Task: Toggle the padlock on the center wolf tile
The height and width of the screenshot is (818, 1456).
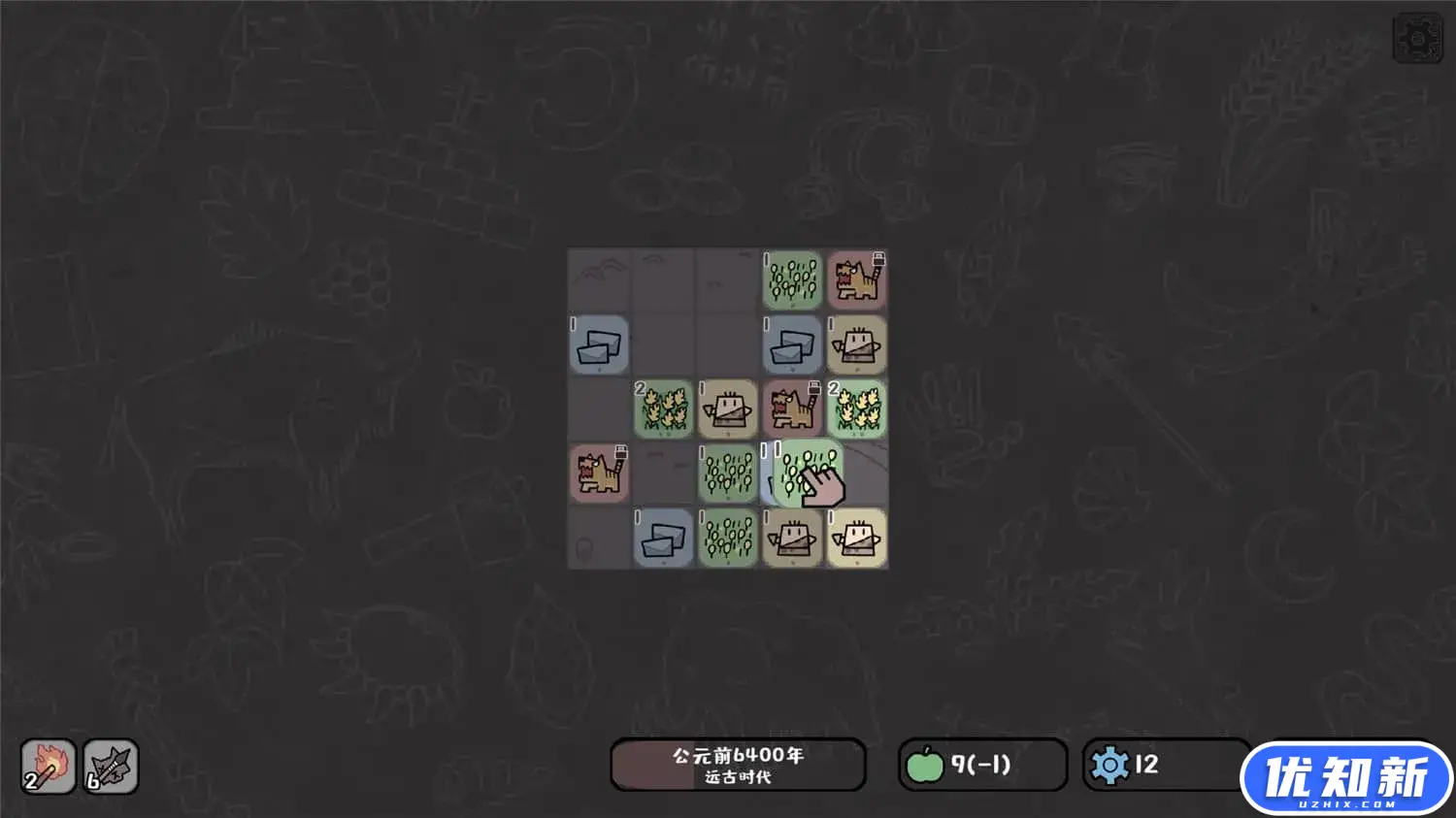Action: click(813, 387)
